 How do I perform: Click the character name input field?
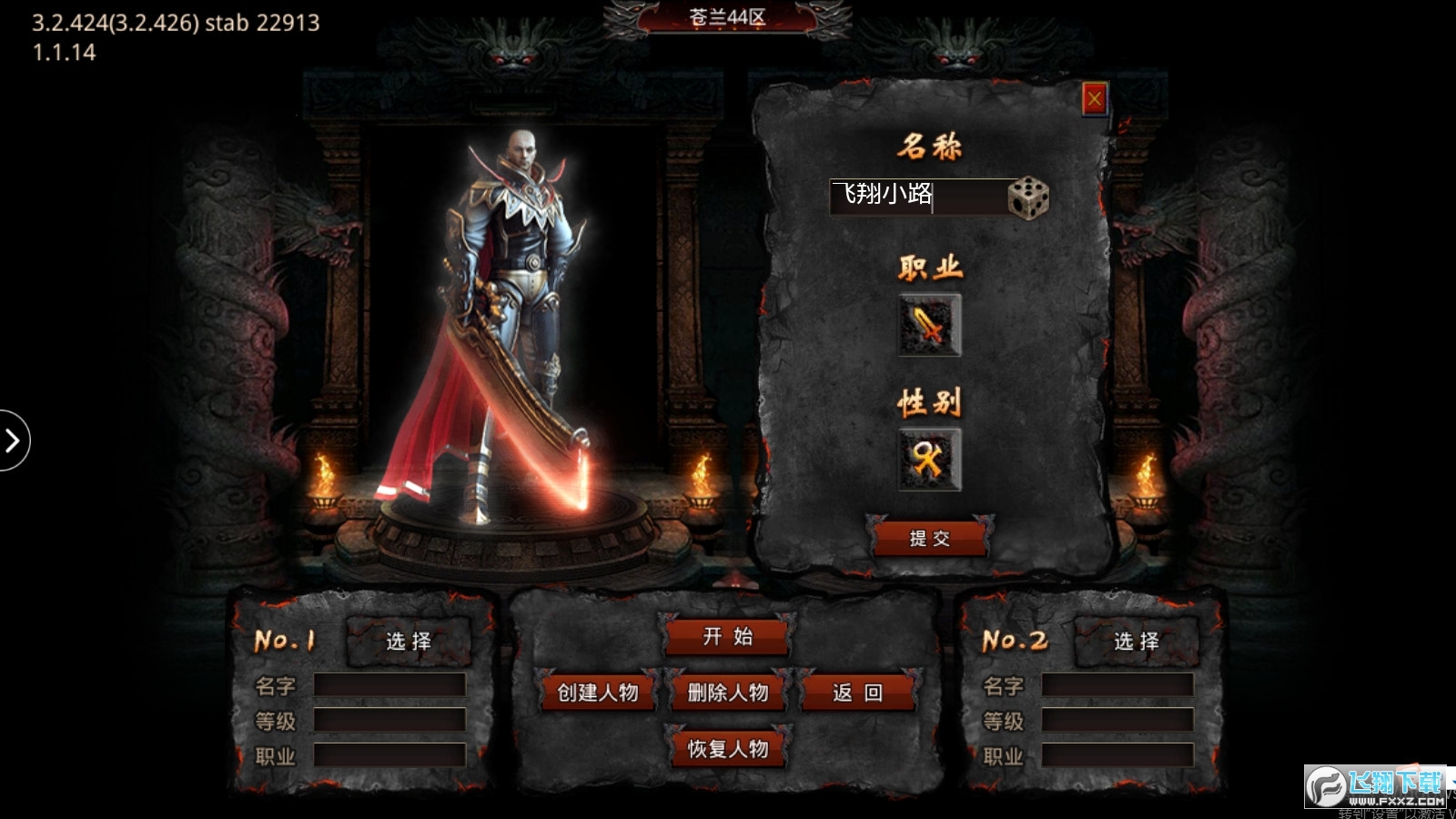[917, 196]
